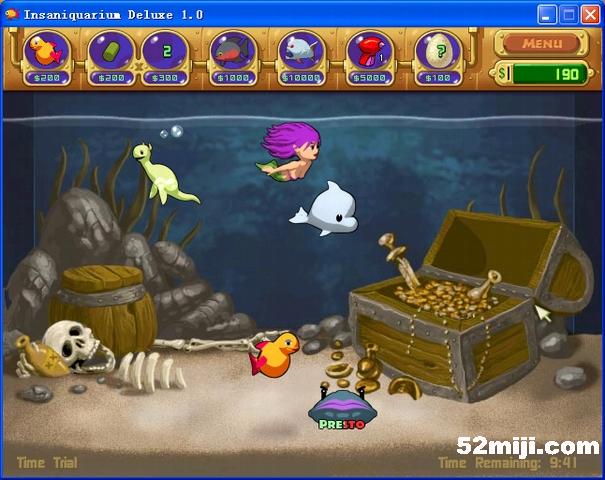The image size is (605, 480).
Task: Open the game Menu
Action: point(541,43)
